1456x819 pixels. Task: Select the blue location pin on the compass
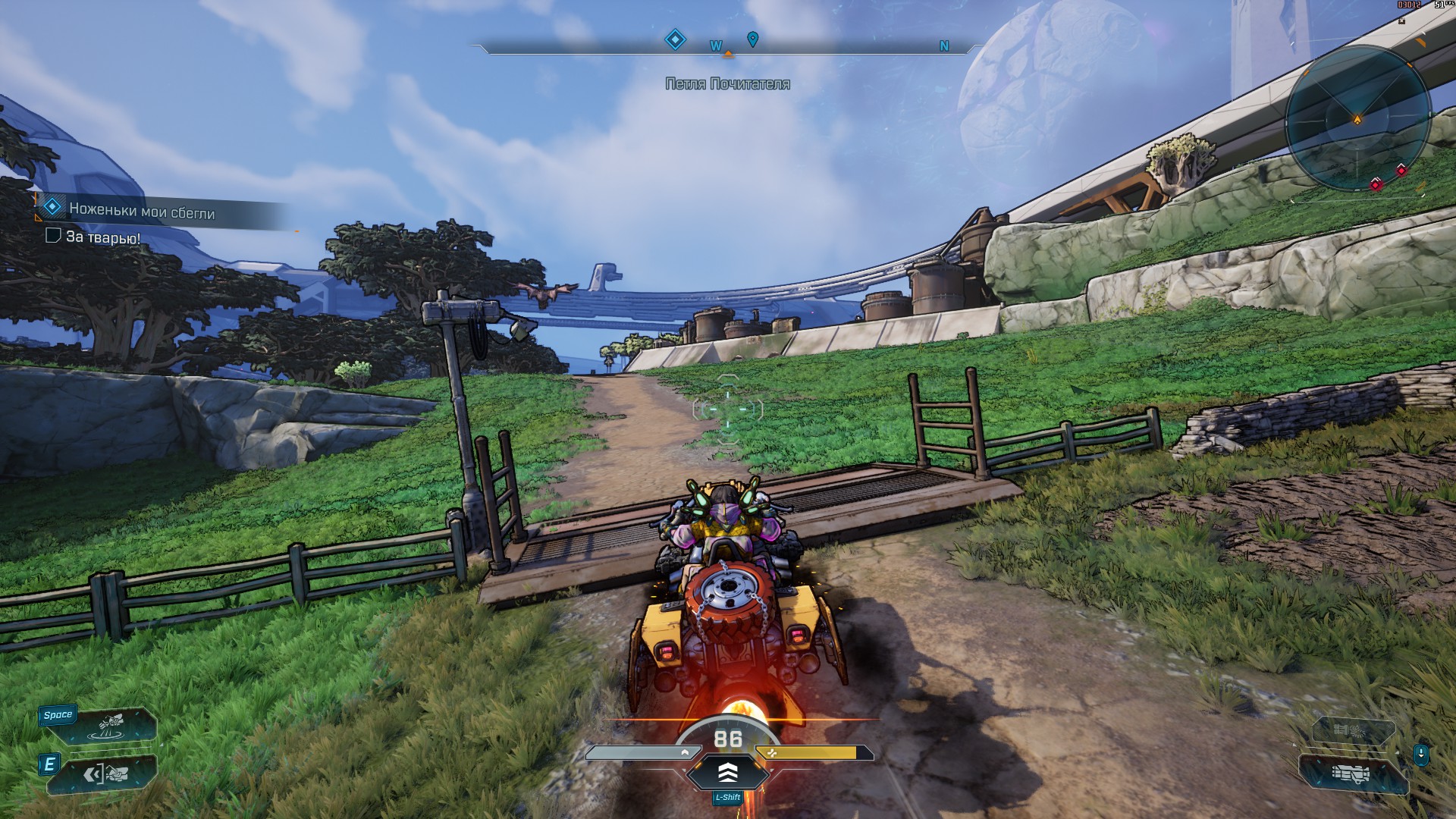tap(752, 39)
